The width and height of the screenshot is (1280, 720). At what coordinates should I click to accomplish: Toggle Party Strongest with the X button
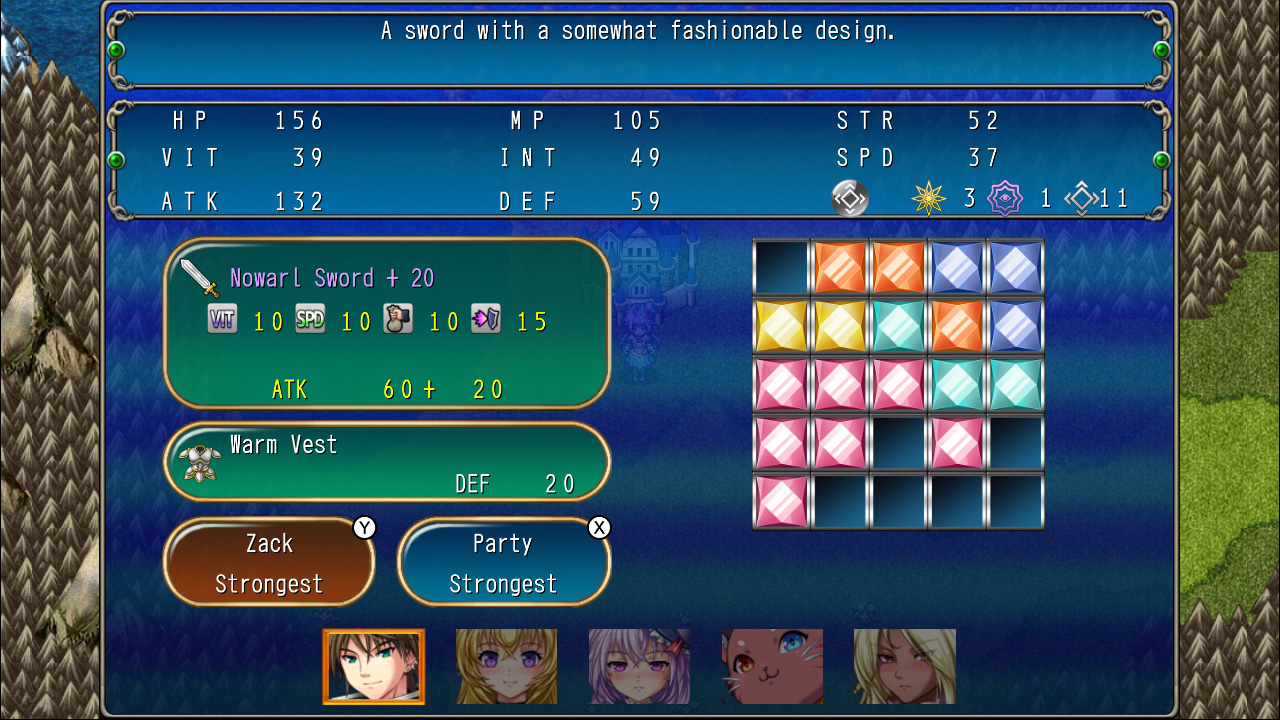pyautogui.click(x=503, y=562)
